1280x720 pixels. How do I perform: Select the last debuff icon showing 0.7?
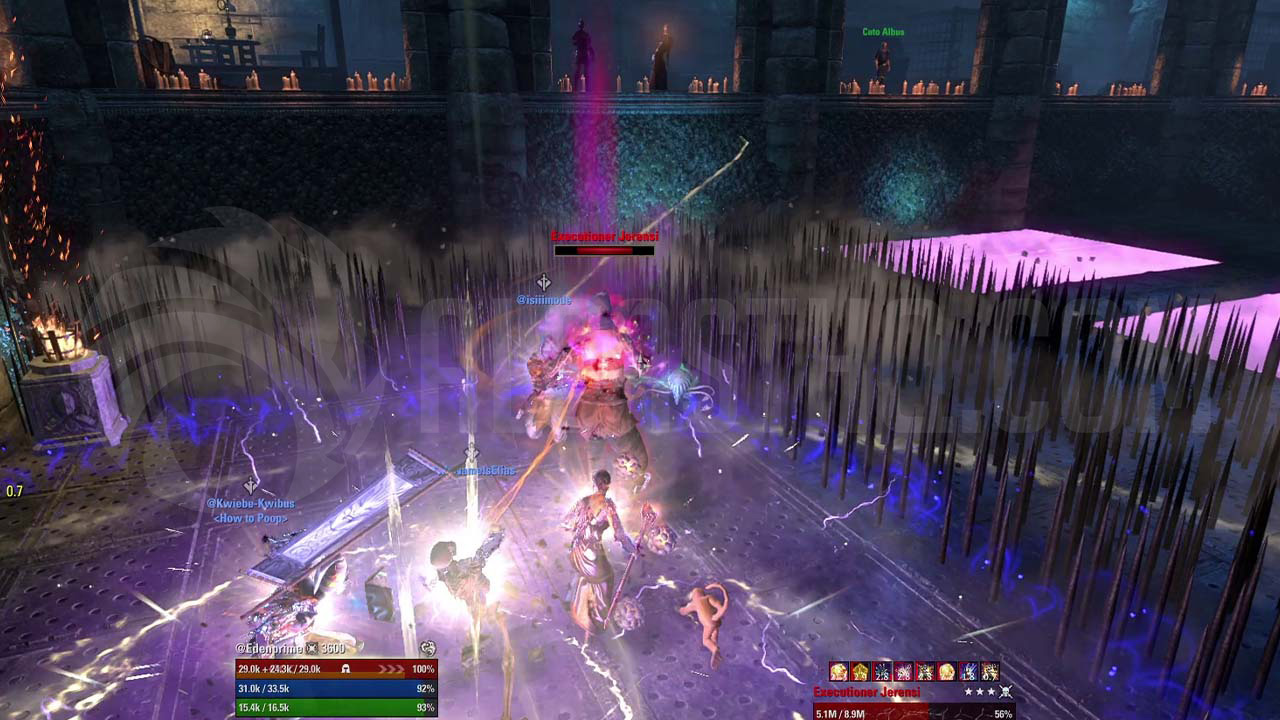point(990,671)
